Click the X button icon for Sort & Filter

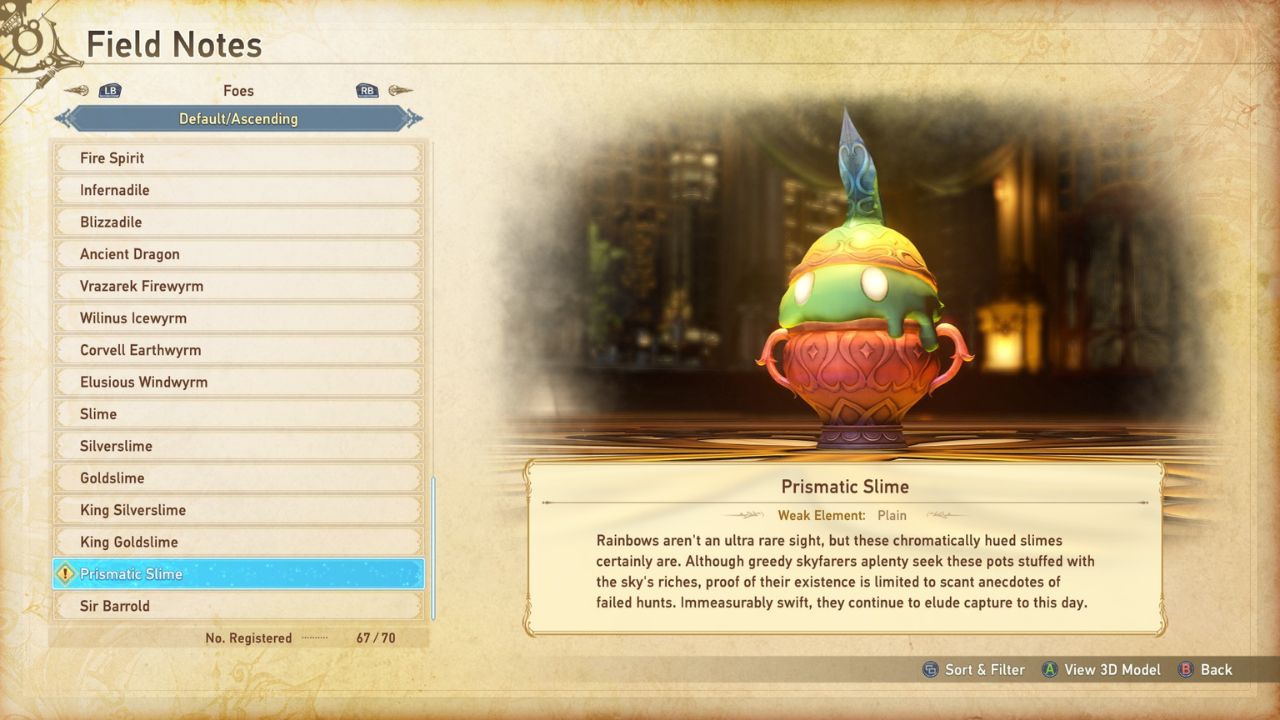pyautogui.click(x=931, y=670)
